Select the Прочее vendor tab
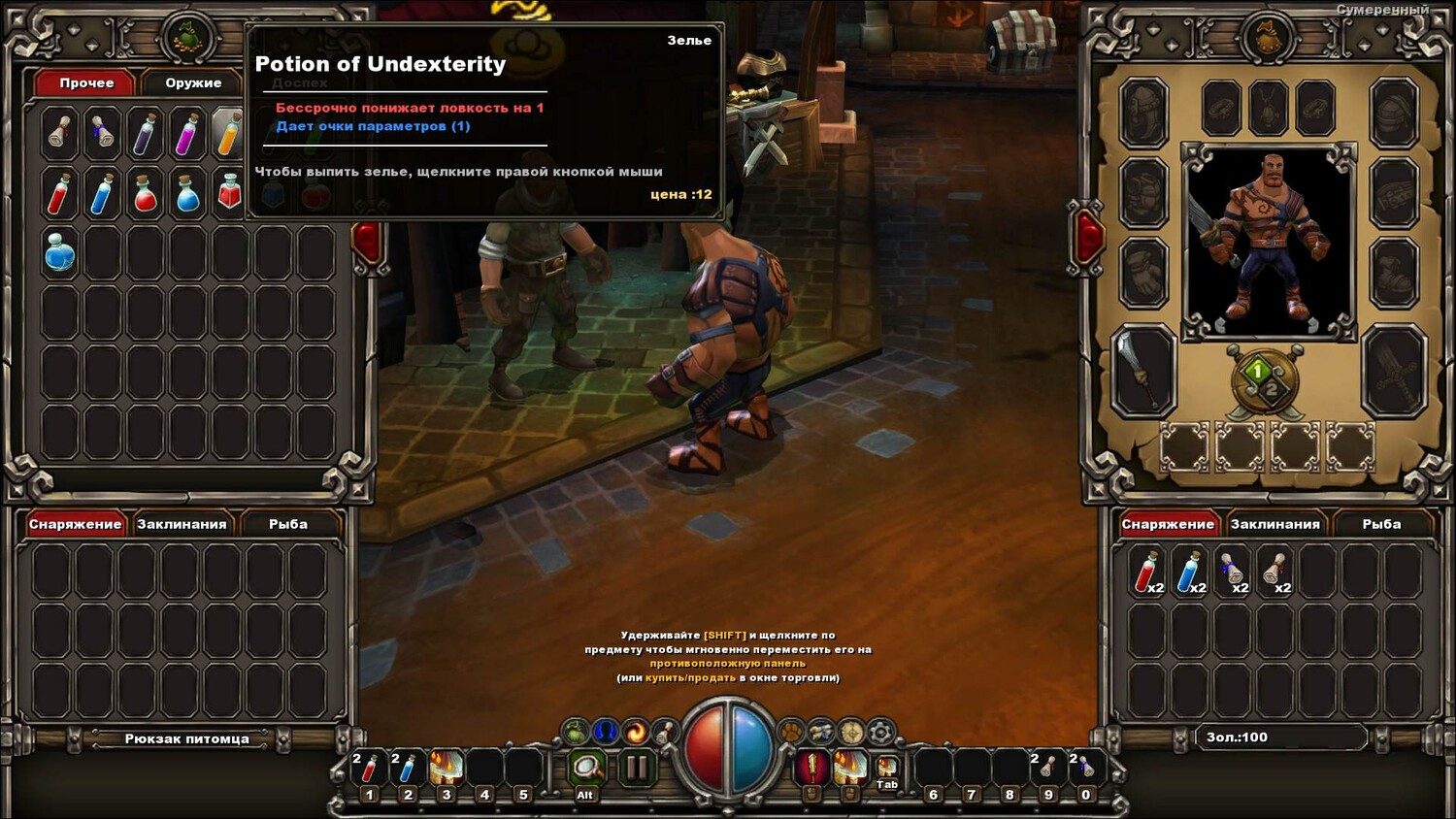 click(86, 83)
